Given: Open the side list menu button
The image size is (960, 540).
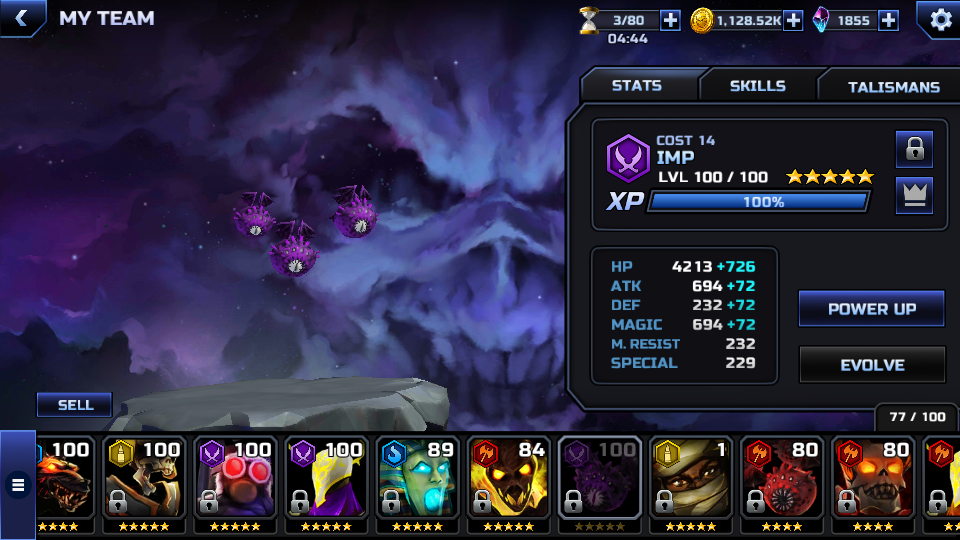Looking at the screenshot, I should [17, 485].
